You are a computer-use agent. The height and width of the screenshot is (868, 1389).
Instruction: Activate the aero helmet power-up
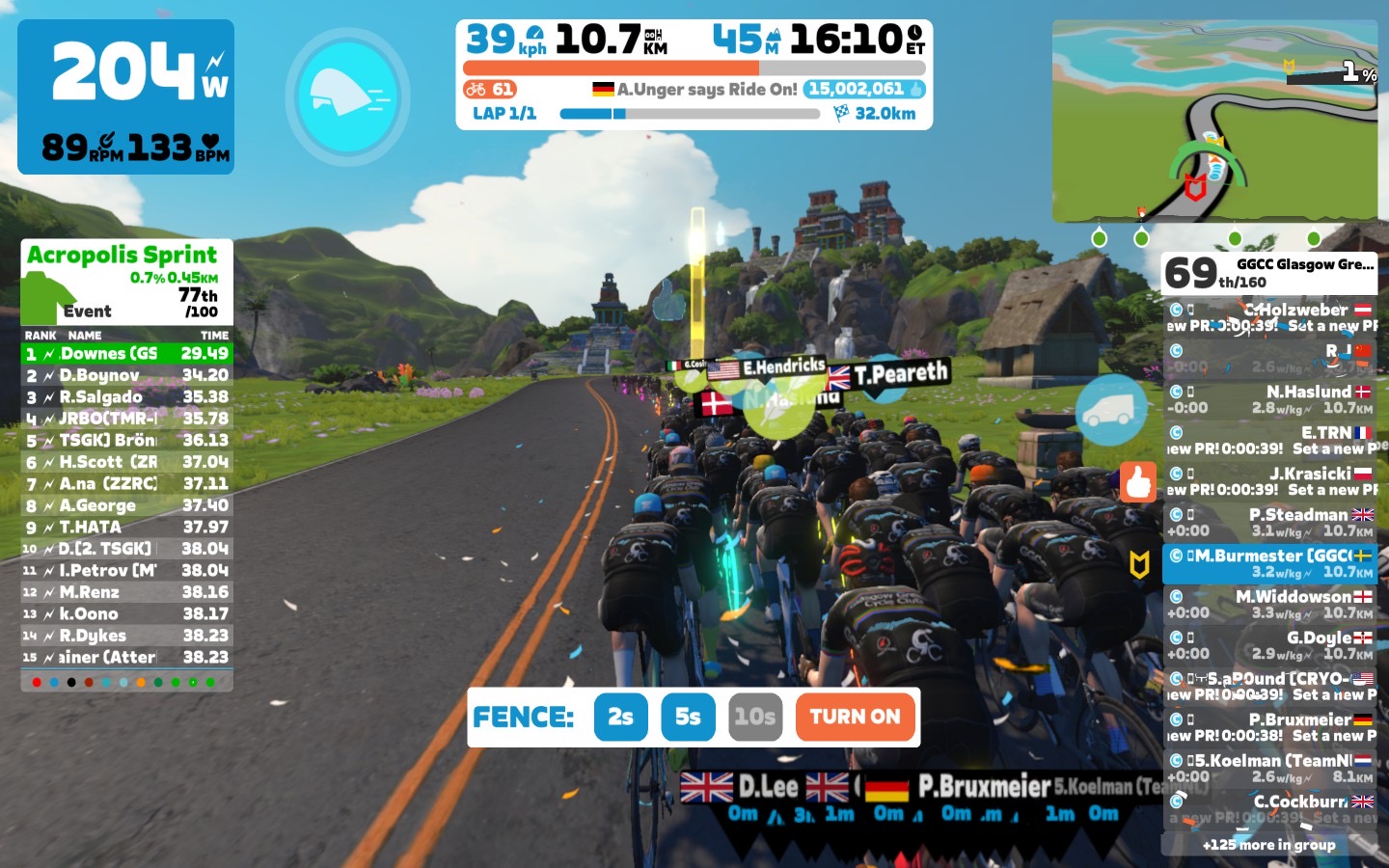tap(347, 95)
